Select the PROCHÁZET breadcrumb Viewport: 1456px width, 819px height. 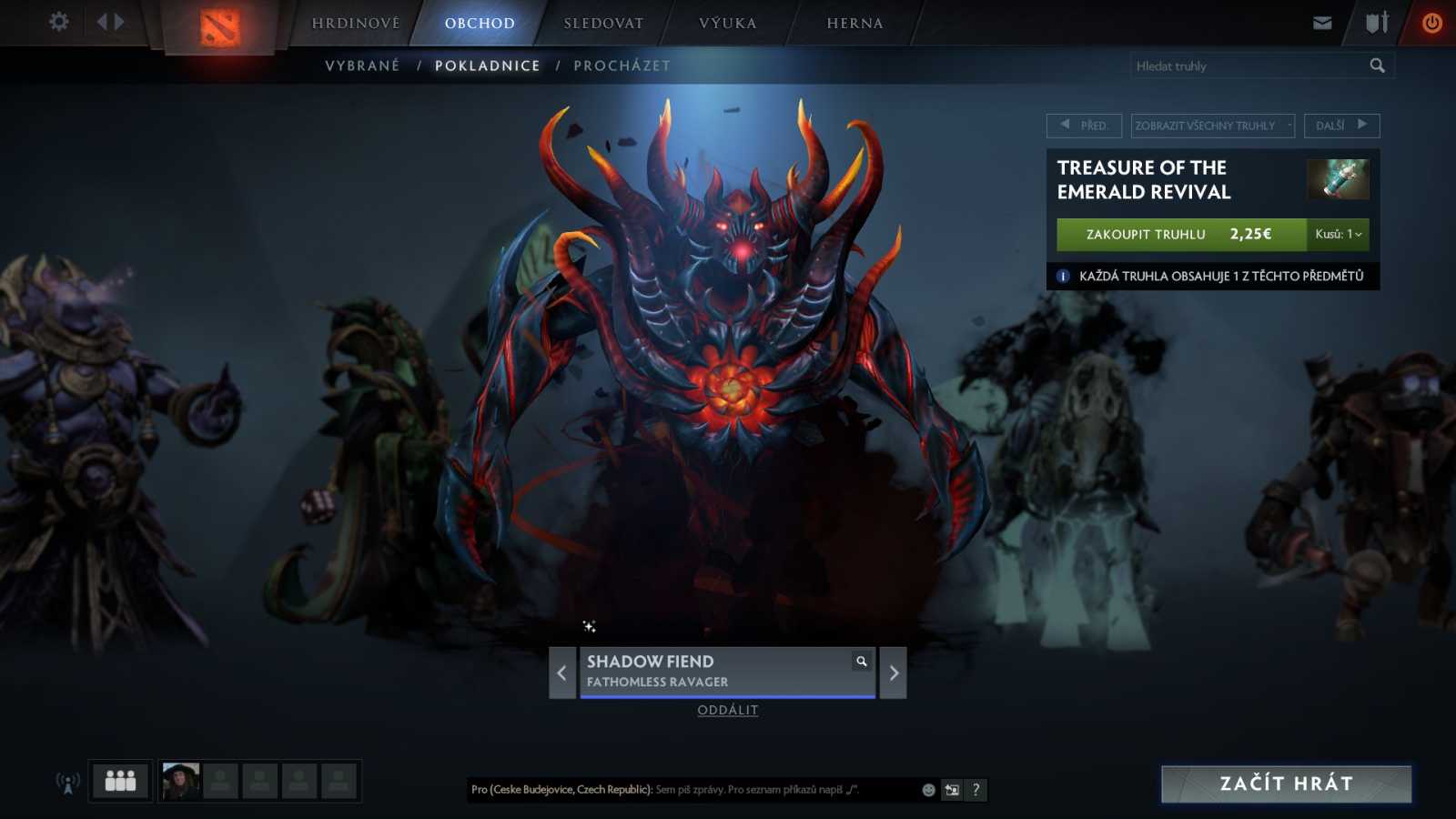(622, 65)
